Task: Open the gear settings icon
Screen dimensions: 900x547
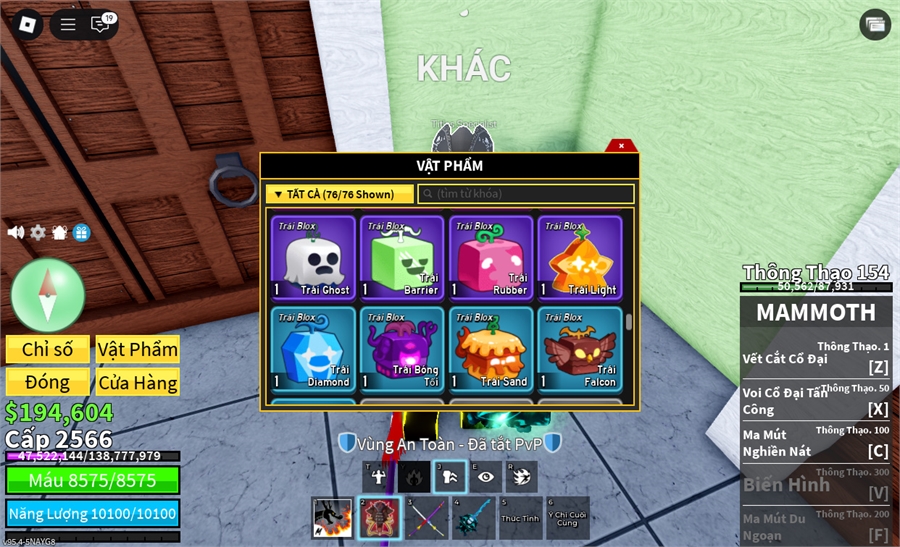Action: (x=38, y=232)
